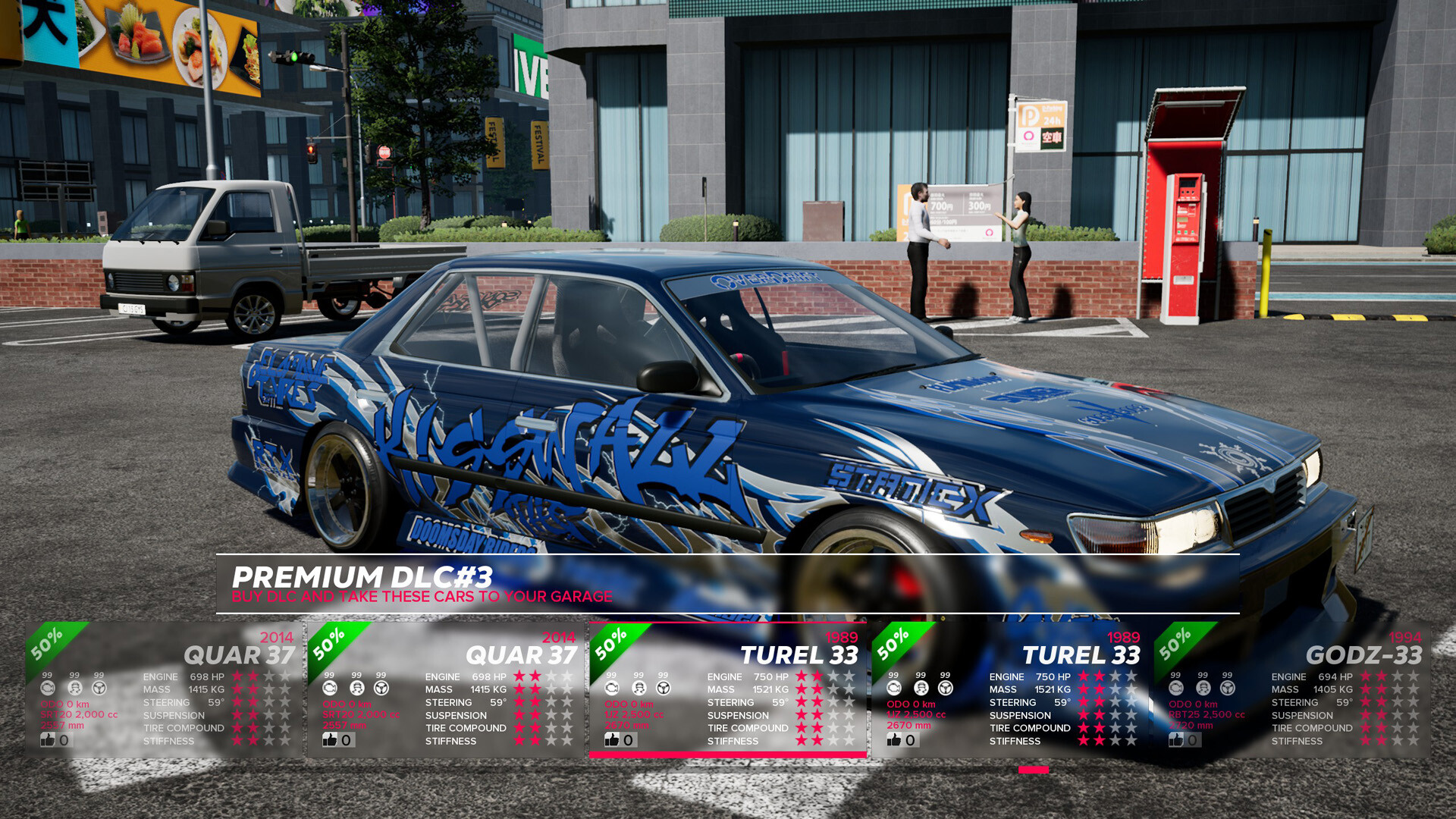Toggle the thumbs-up like on second QUAR 37 card

pos(329,739)
